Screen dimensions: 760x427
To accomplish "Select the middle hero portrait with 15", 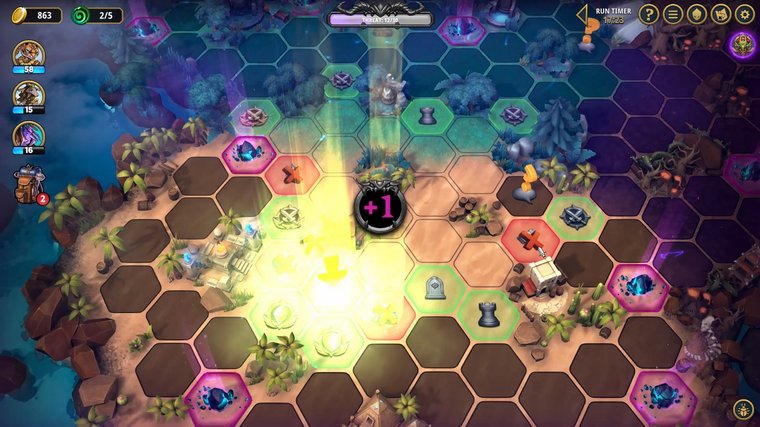I will point(28,95).
